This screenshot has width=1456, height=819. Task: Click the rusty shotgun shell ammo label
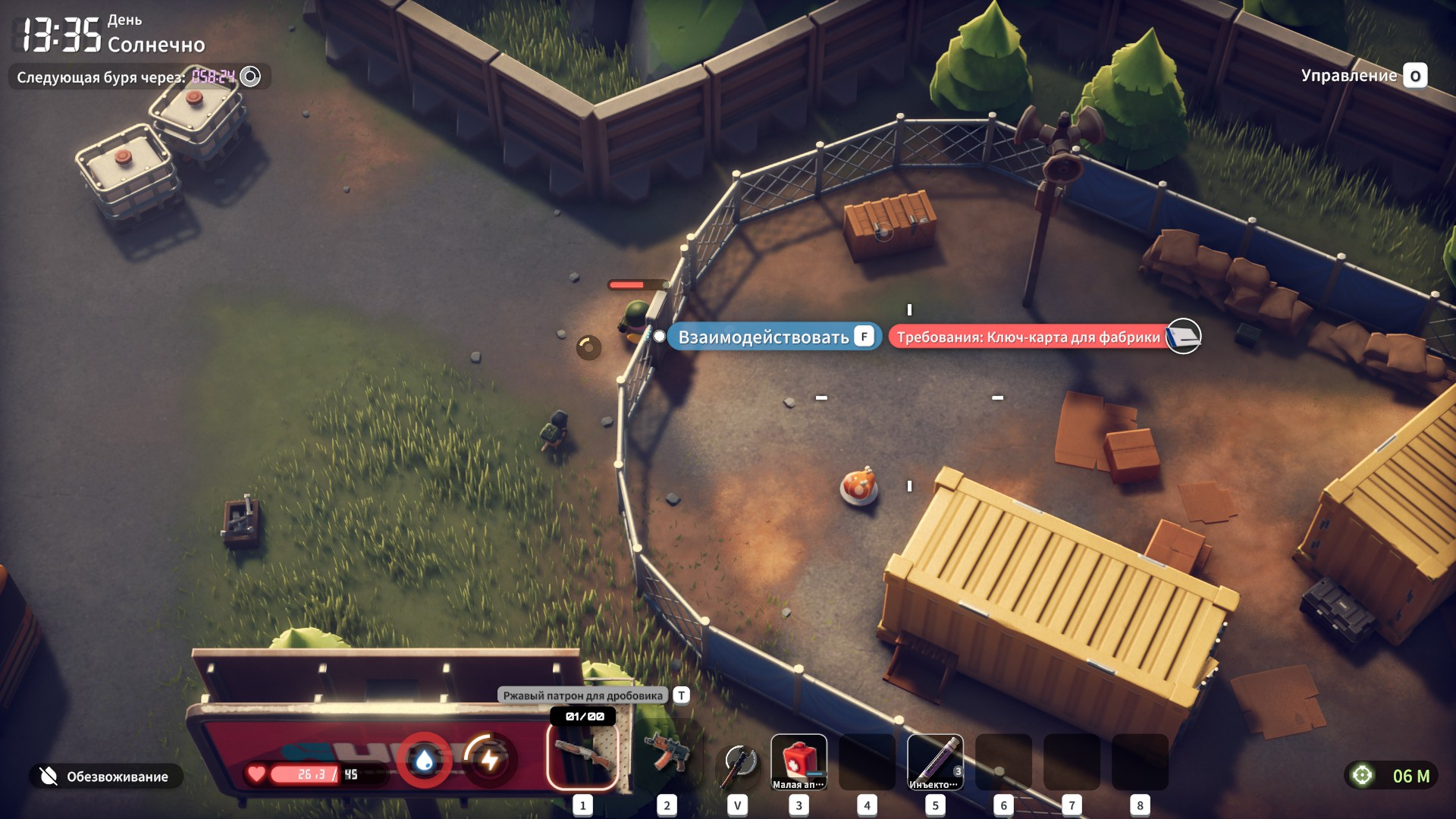click(x=582, y=695)
